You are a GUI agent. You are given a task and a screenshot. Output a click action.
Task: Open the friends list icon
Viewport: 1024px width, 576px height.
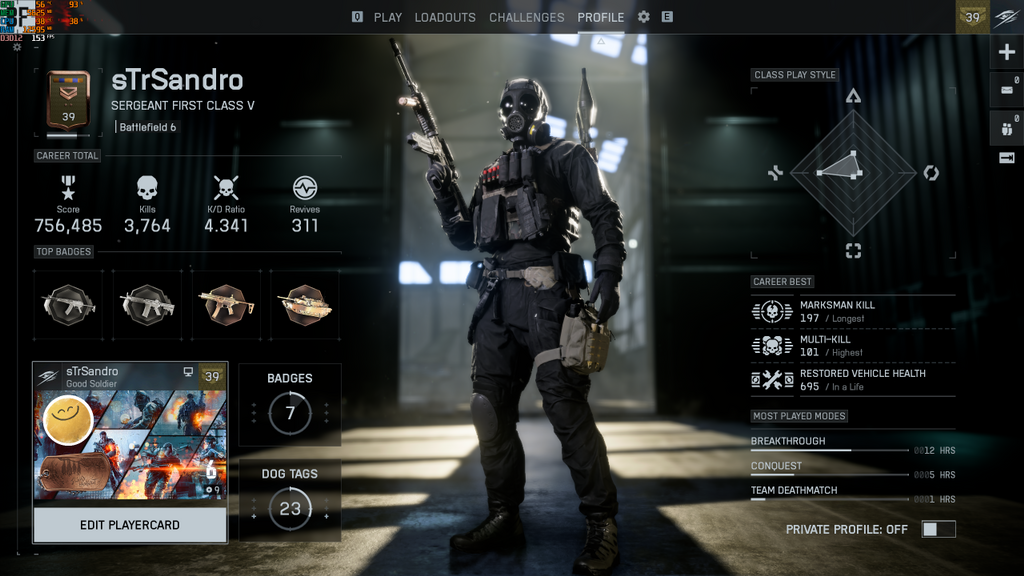pyautogui.click(x=1006, y=127)
